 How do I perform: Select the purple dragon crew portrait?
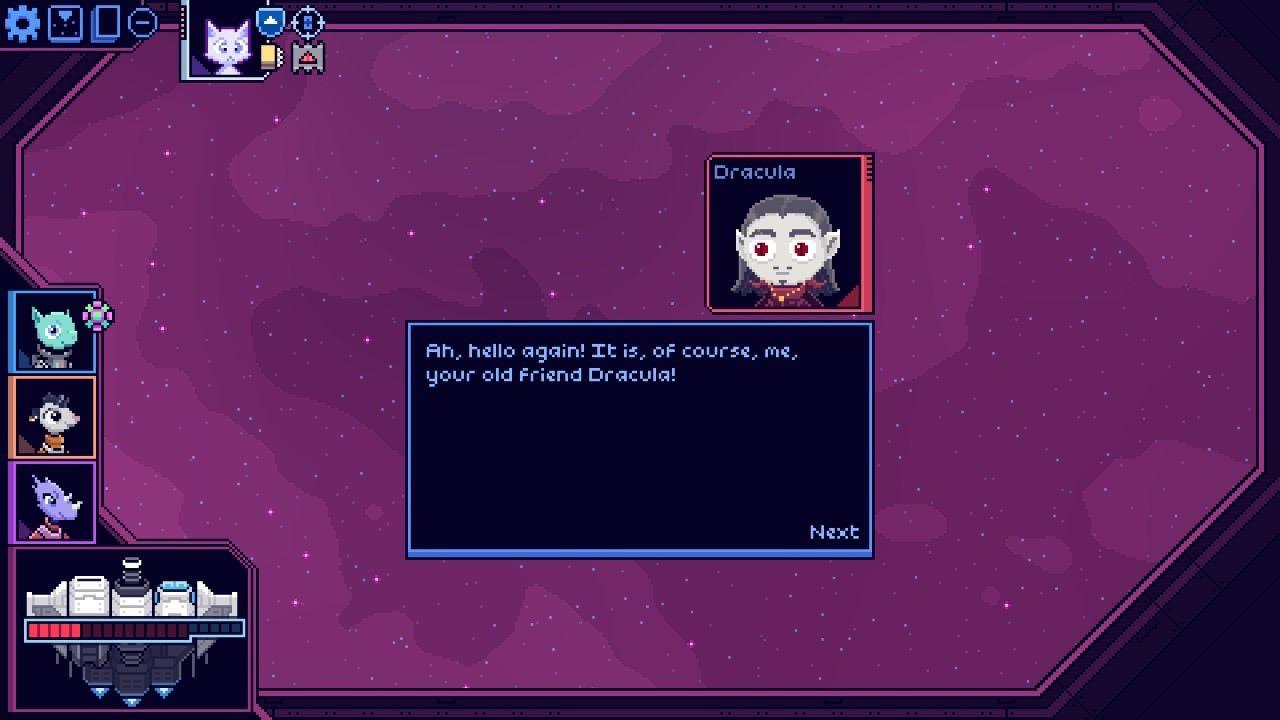(x=53, y=503)
